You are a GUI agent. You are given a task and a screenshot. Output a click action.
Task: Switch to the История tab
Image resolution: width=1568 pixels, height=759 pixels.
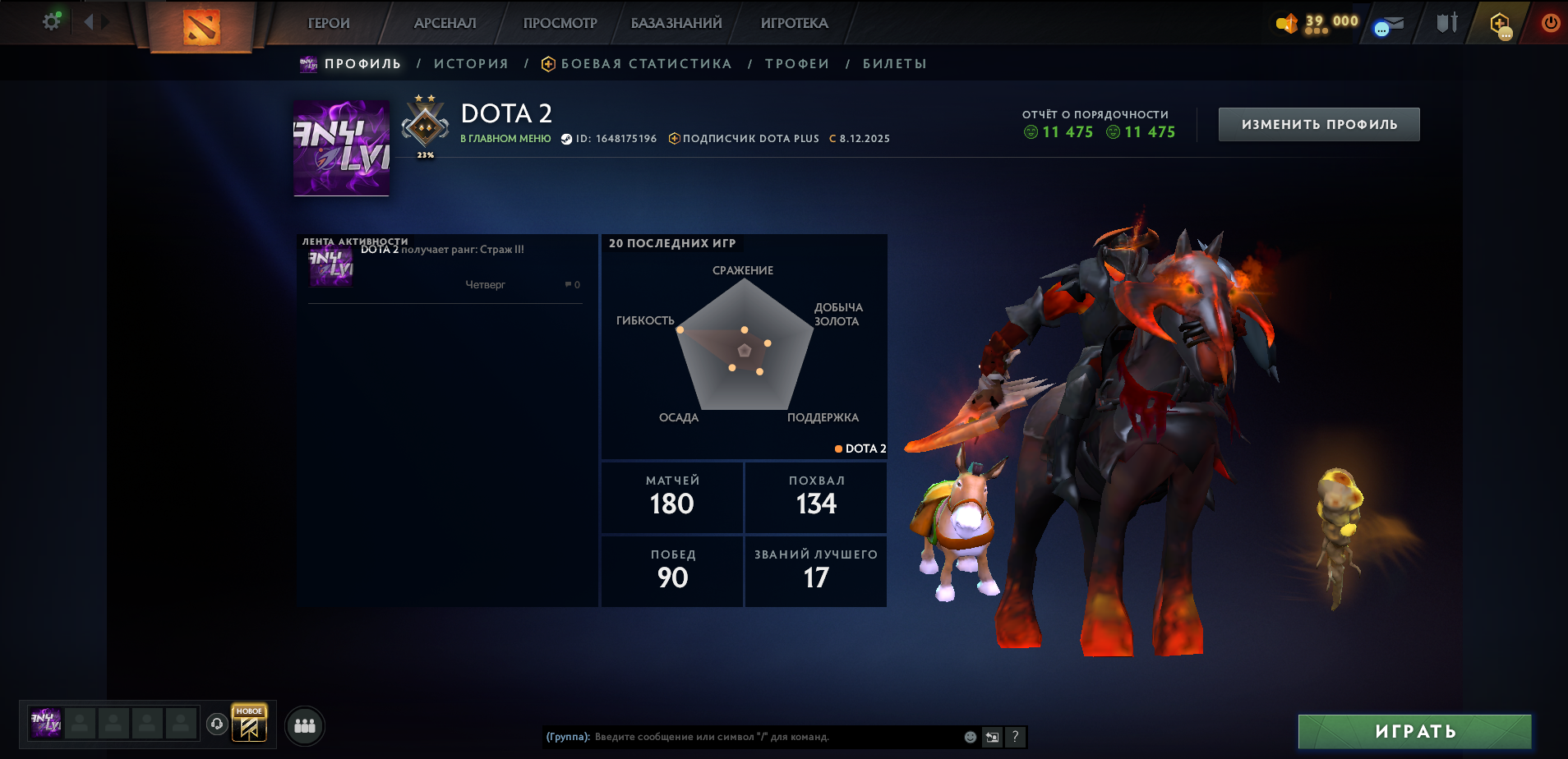(471, 64)
